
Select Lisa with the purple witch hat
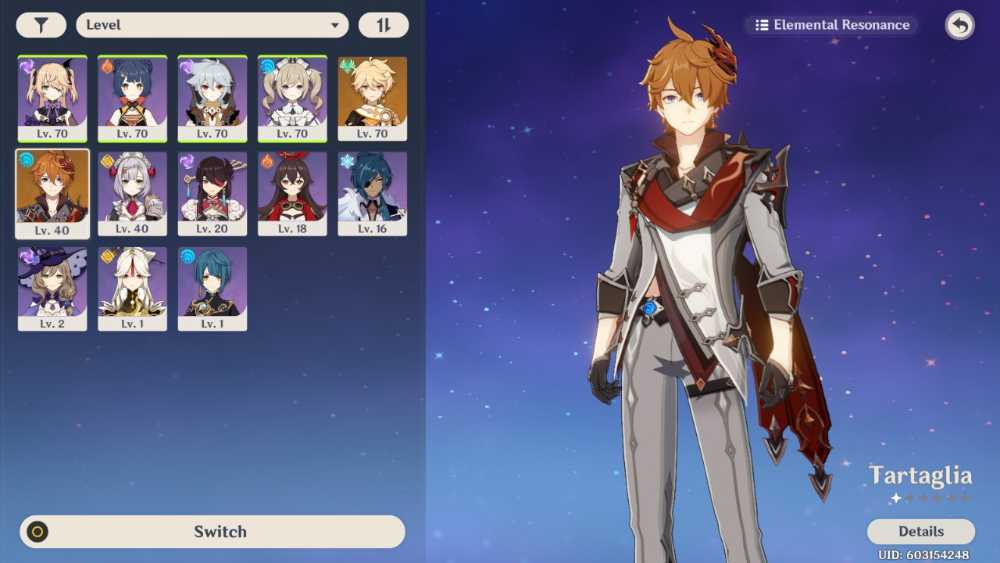52,288
